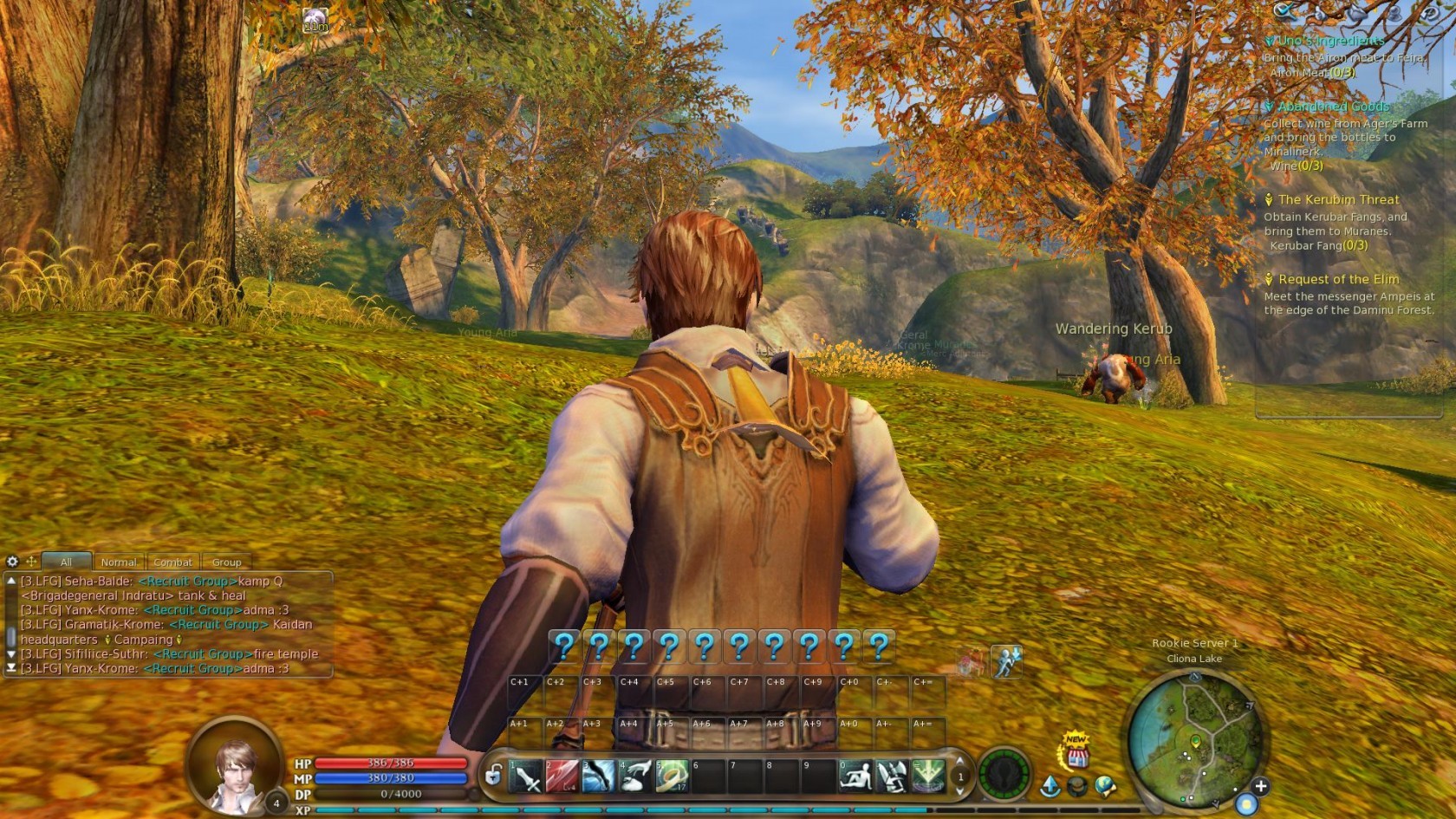Select The Kerubim Threat quest tracker entry
This screenshot has height=819, width=1456.
(x=1338, y=199)
